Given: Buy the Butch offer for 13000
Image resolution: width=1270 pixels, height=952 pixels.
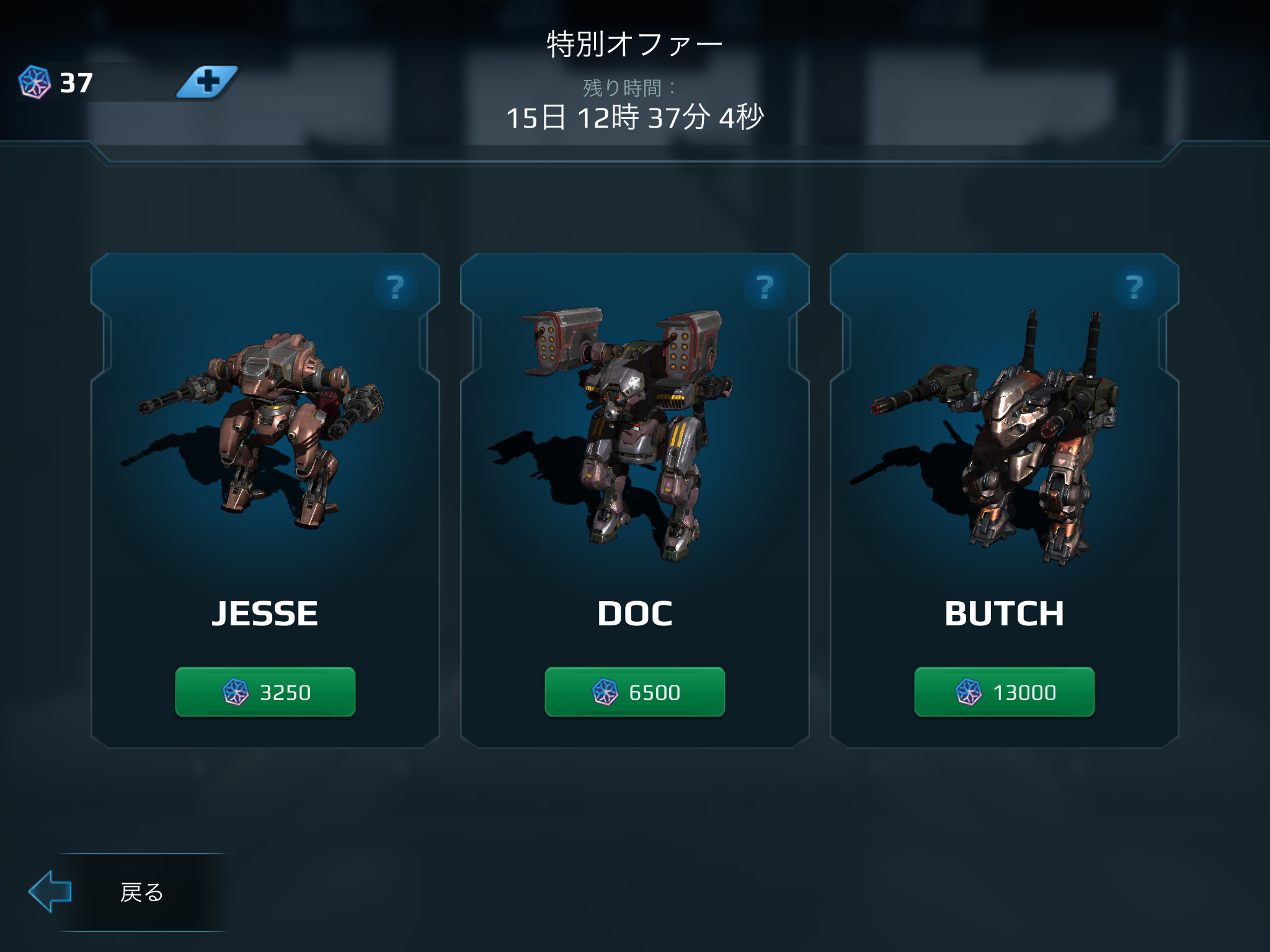Looking at the screenshot, I should click(1004, 692).
